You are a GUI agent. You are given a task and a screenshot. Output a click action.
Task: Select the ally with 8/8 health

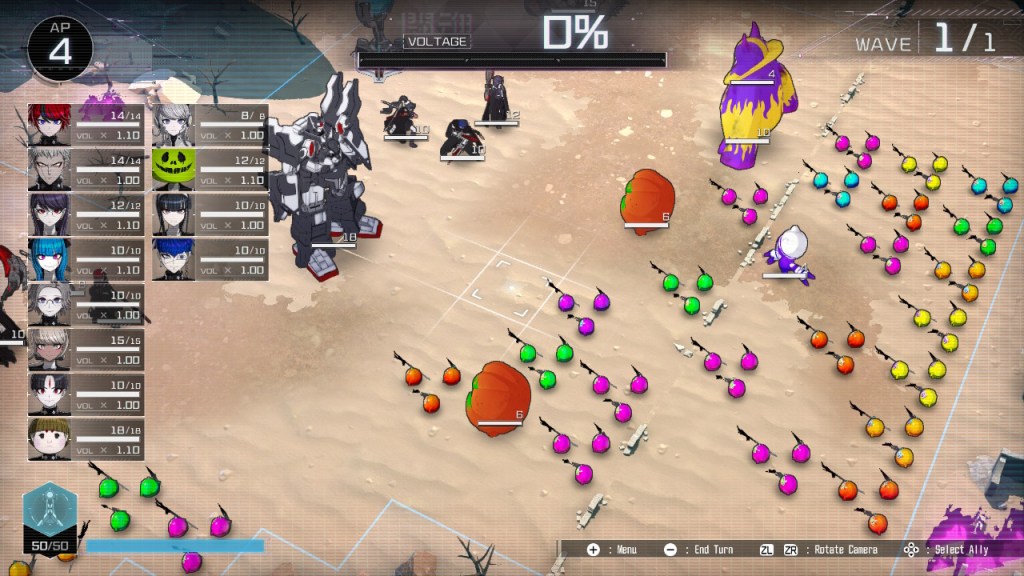(172, 124)
